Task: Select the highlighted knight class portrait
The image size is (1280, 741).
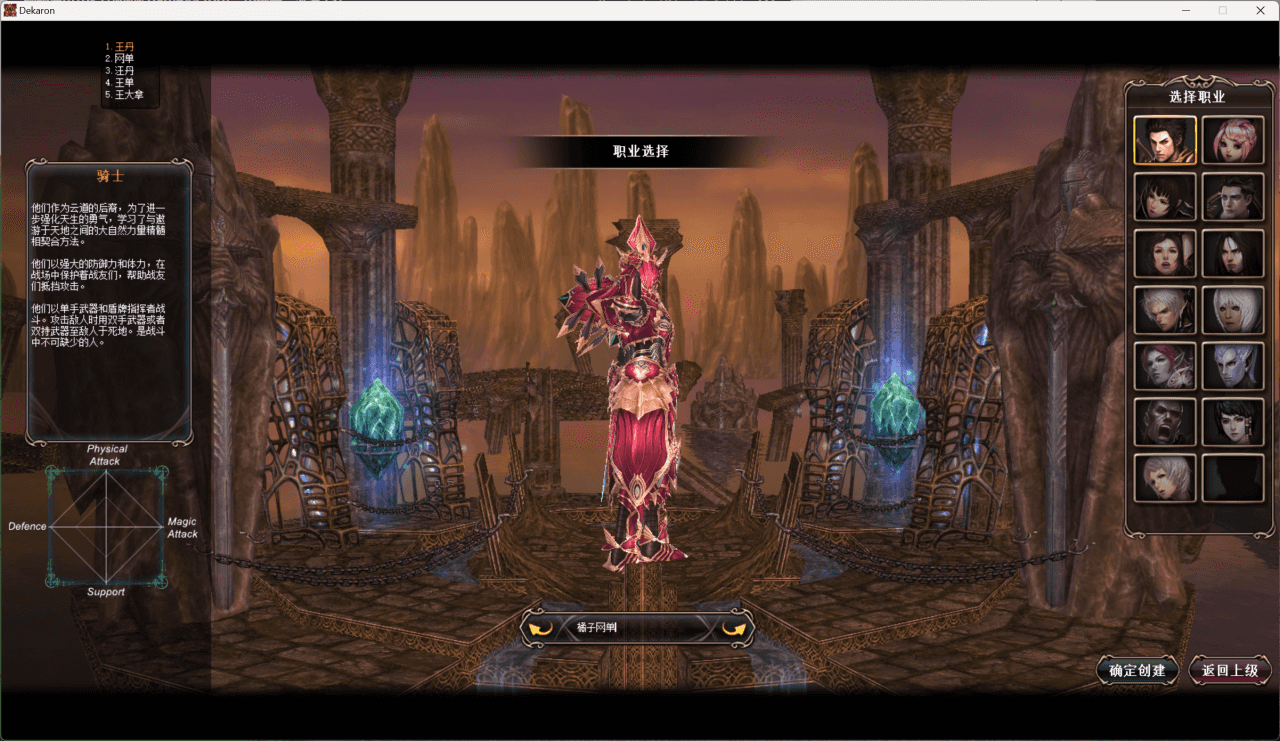Action: coord(1165,140)
